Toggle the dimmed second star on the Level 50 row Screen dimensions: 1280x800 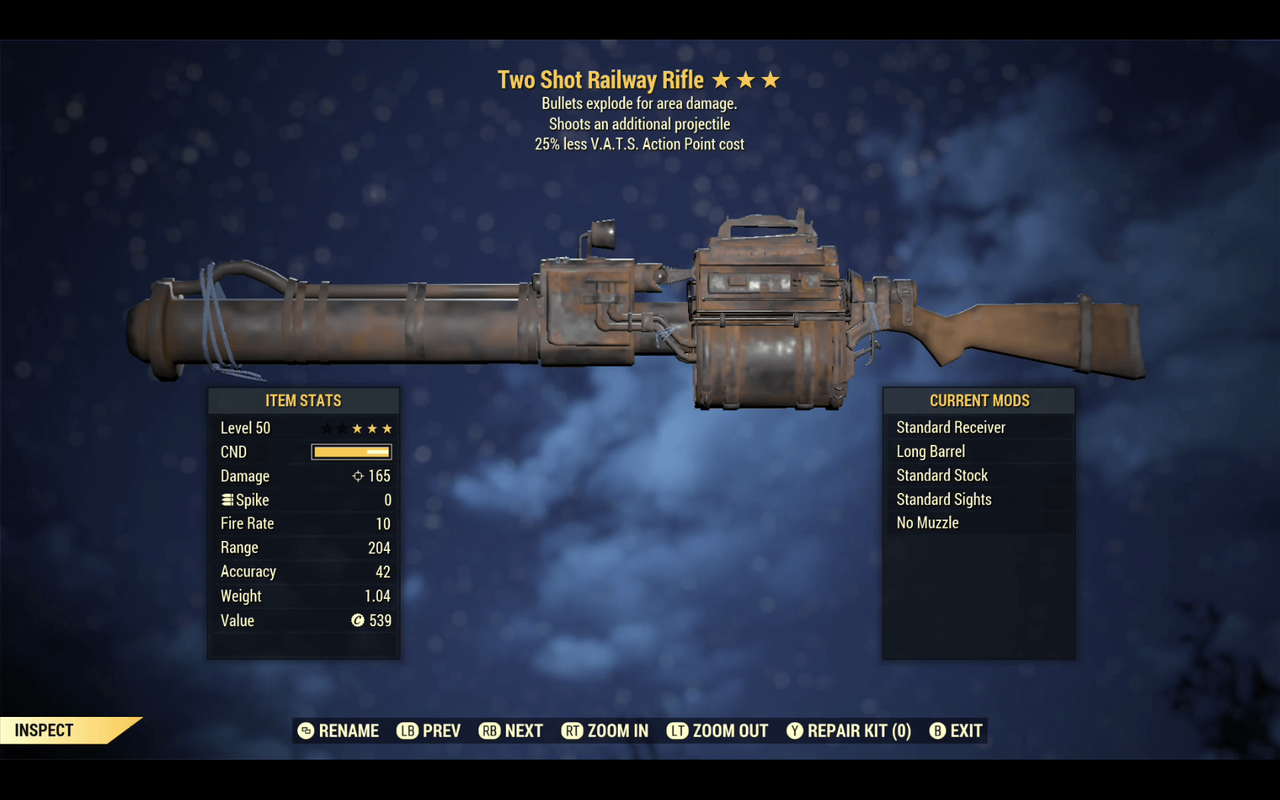coord(340,427)
